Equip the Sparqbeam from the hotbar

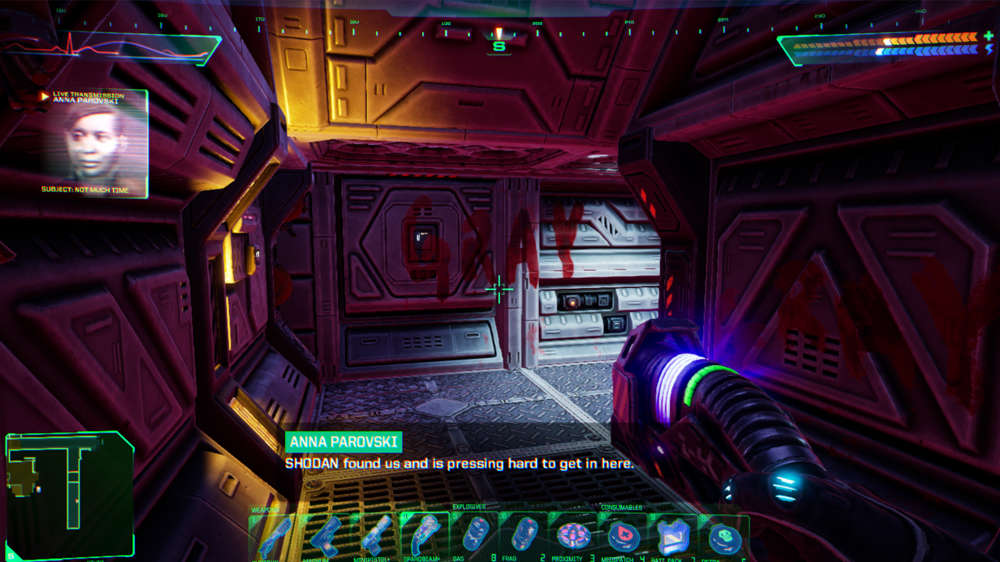pyautogui.click(x=425, y=536)
